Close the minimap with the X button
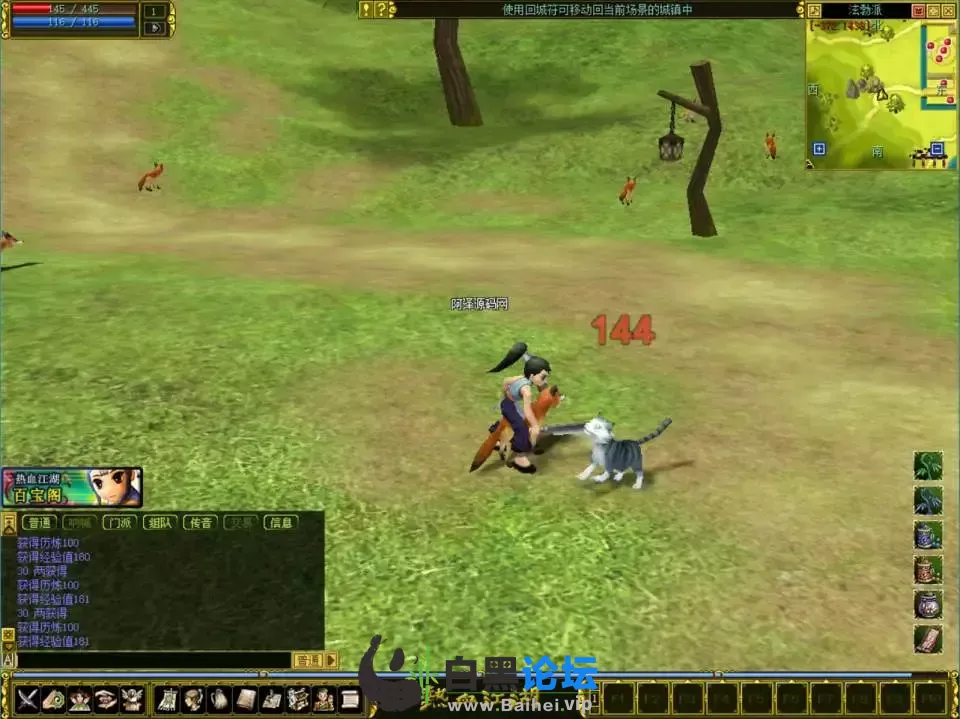 pyautogui.click(x=949, y=10)
